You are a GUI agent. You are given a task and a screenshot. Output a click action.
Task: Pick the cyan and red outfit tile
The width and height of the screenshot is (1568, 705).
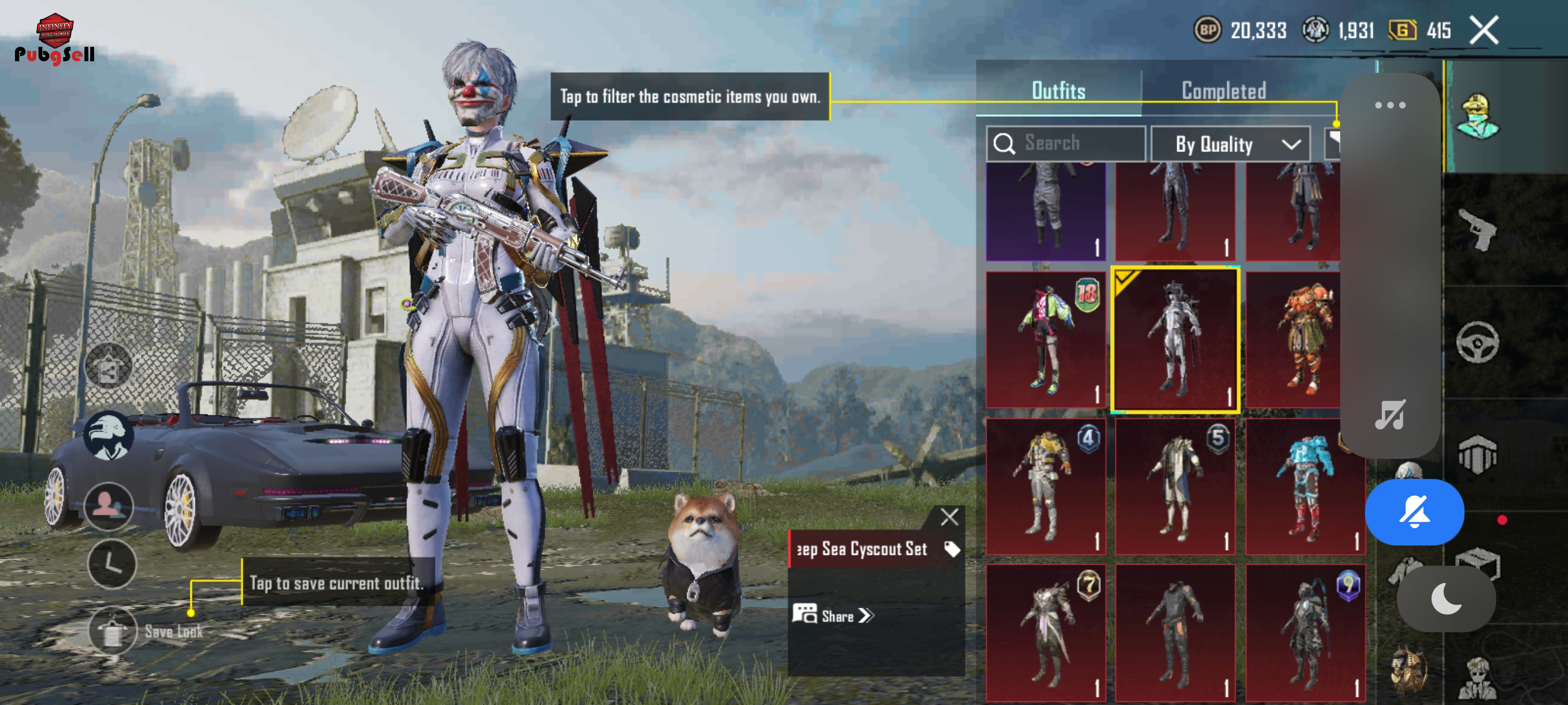(1304, 487)
